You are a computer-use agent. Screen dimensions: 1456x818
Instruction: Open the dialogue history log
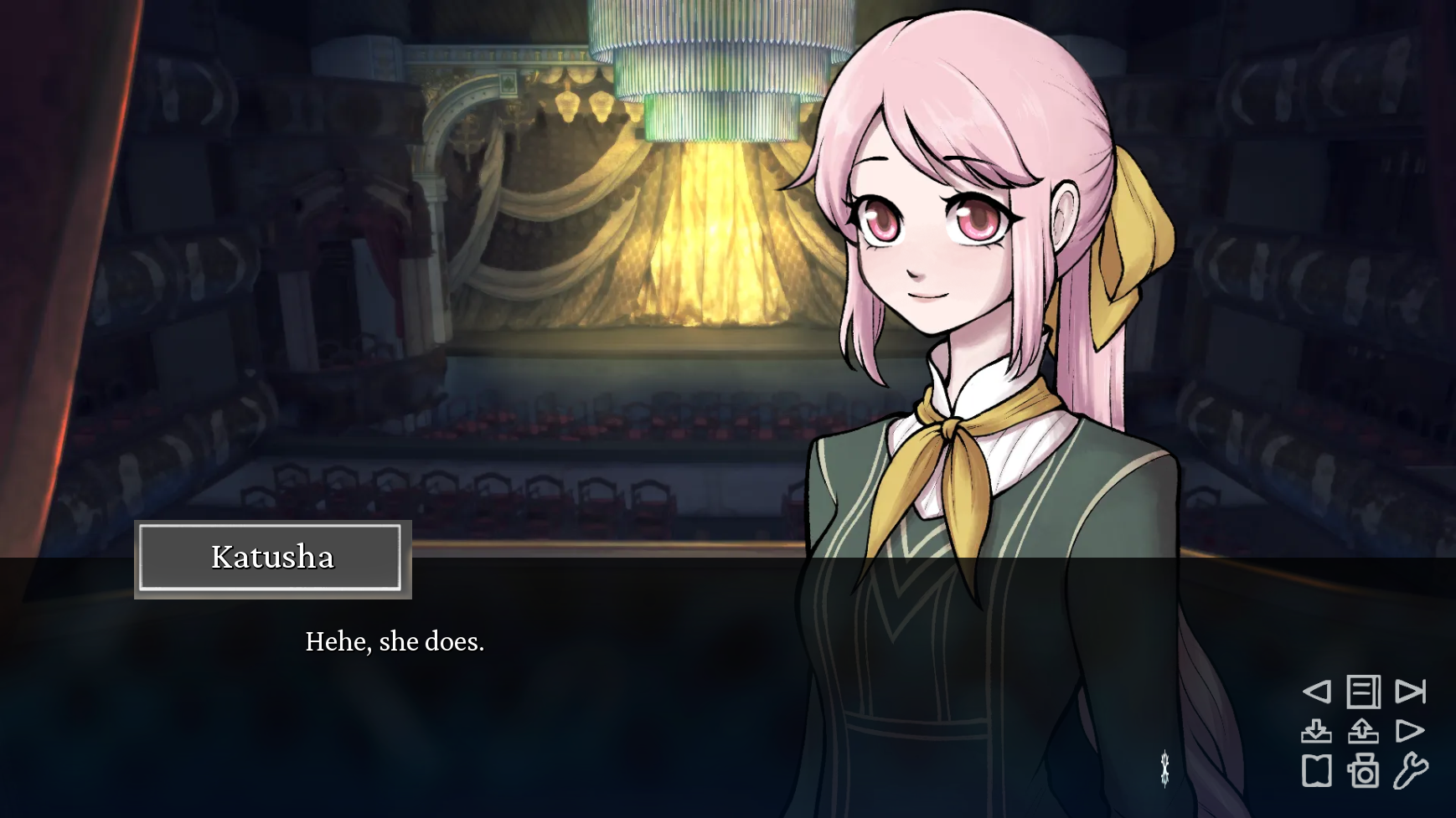coord(1364,692)
